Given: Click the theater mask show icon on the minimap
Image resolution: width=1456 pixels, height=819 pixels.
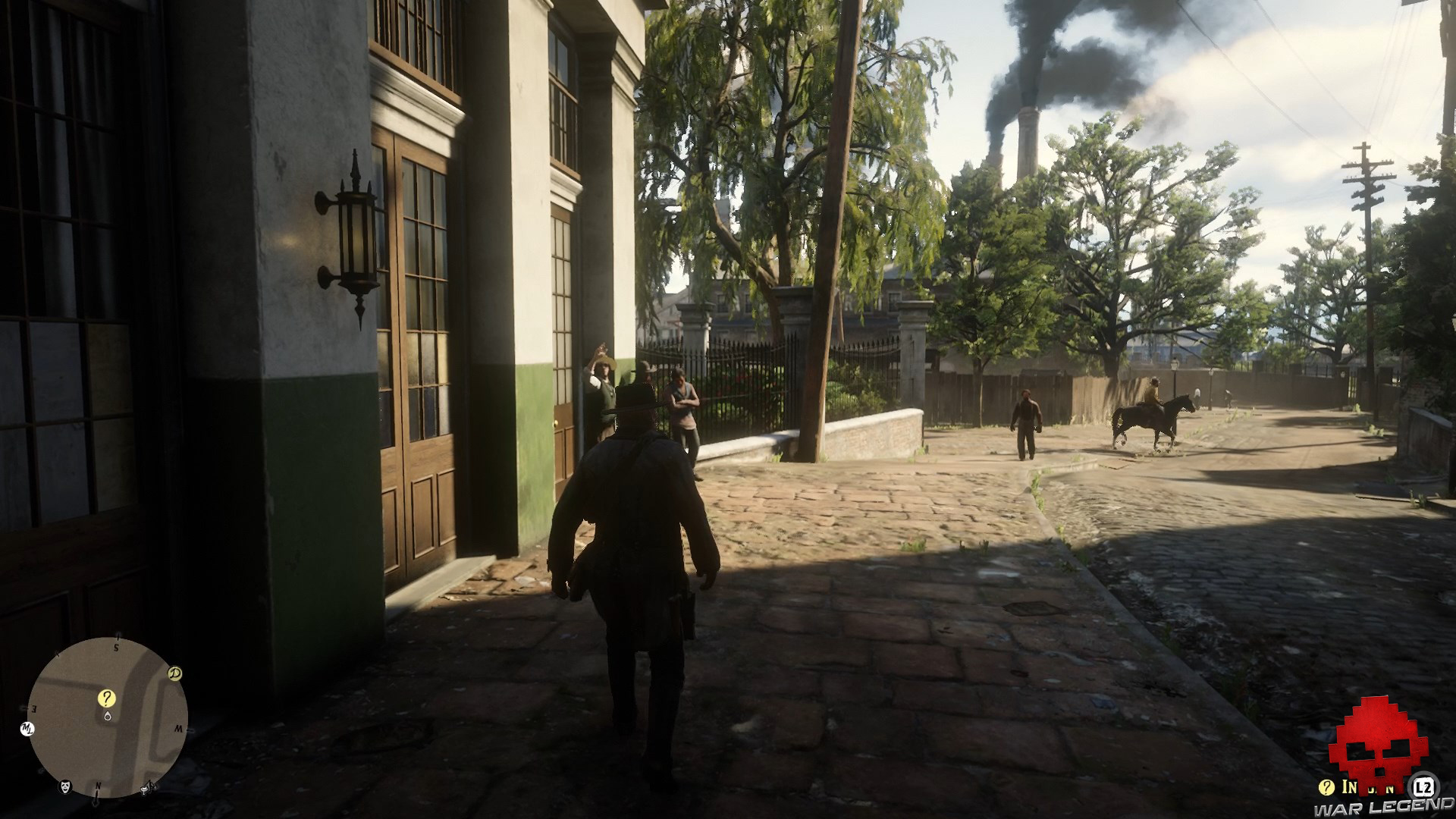Looking at the screenshot, I should (x=65, y=788).
